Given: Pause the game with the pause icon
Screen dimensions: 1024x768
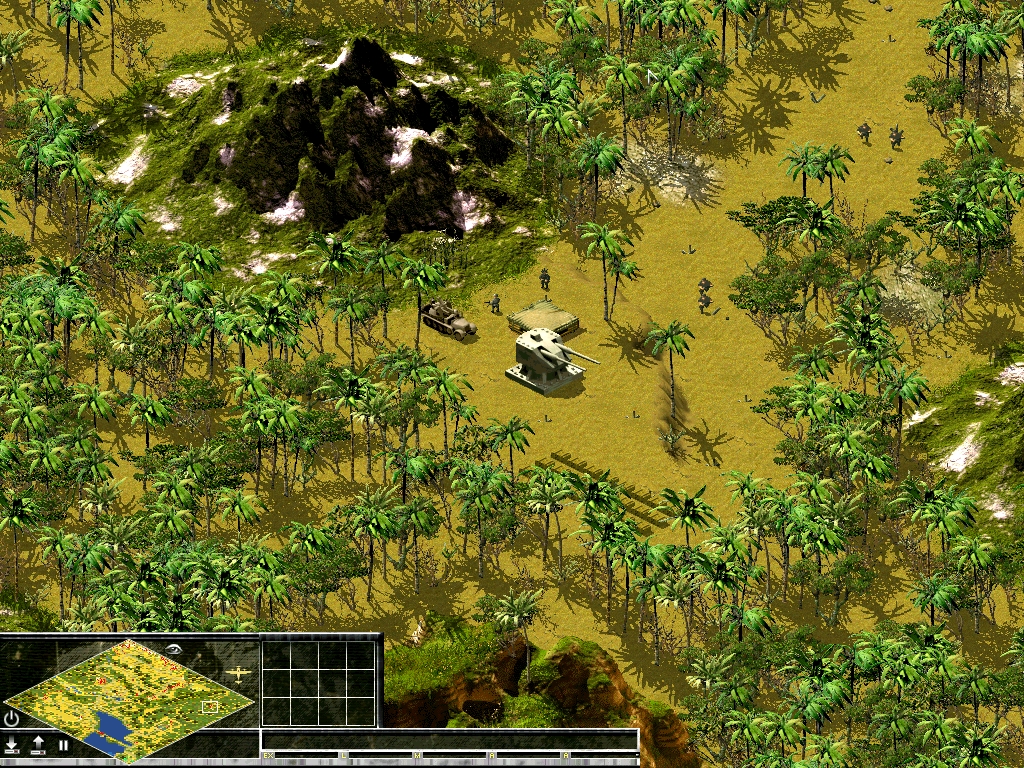Looking at the screenshot, I should [x=63, y=744].
